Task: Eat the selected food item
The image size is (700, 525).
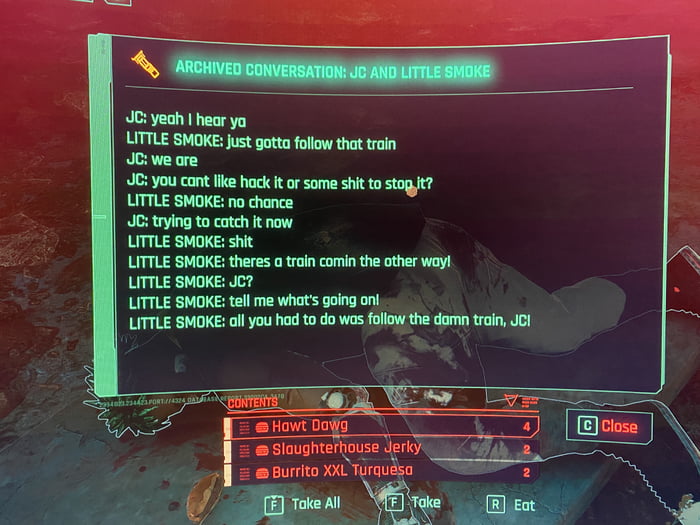Action: tap(513, 505)
